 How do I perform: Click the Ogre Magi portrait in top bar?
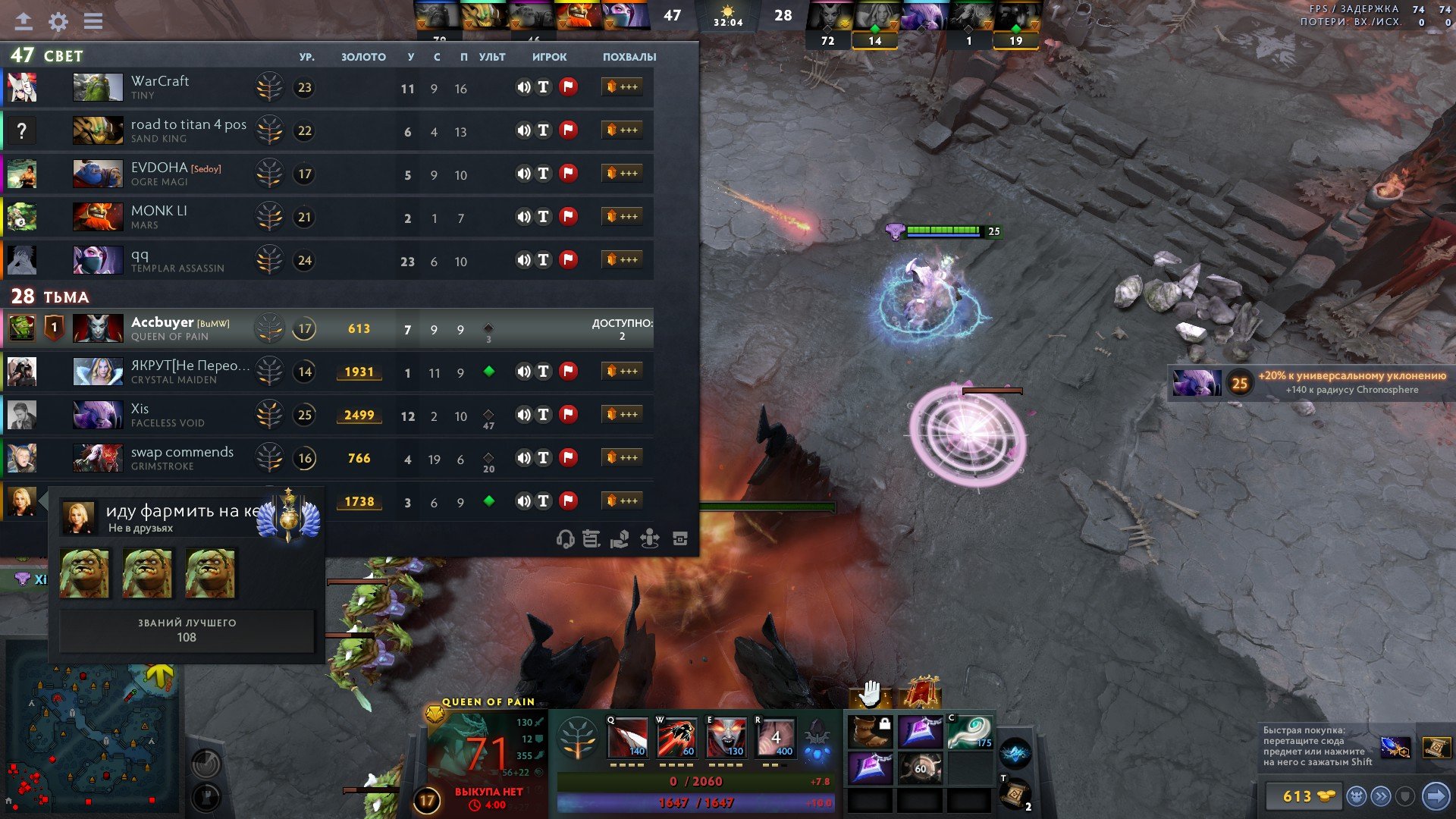click(x=532, y=15)
